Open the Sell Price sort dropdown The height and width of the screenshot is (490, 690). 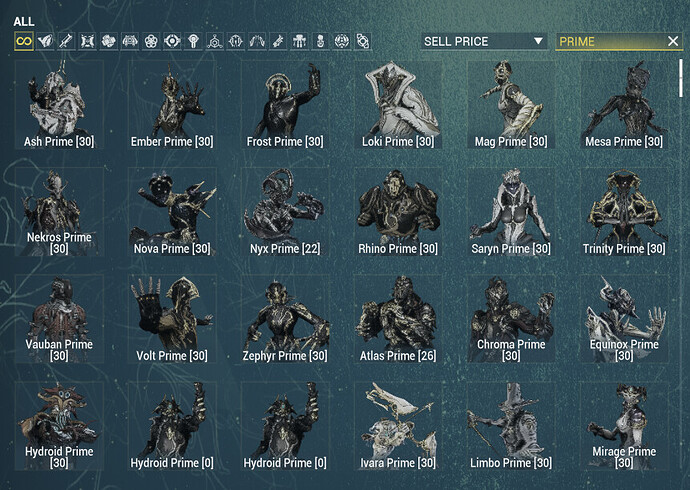484,41
